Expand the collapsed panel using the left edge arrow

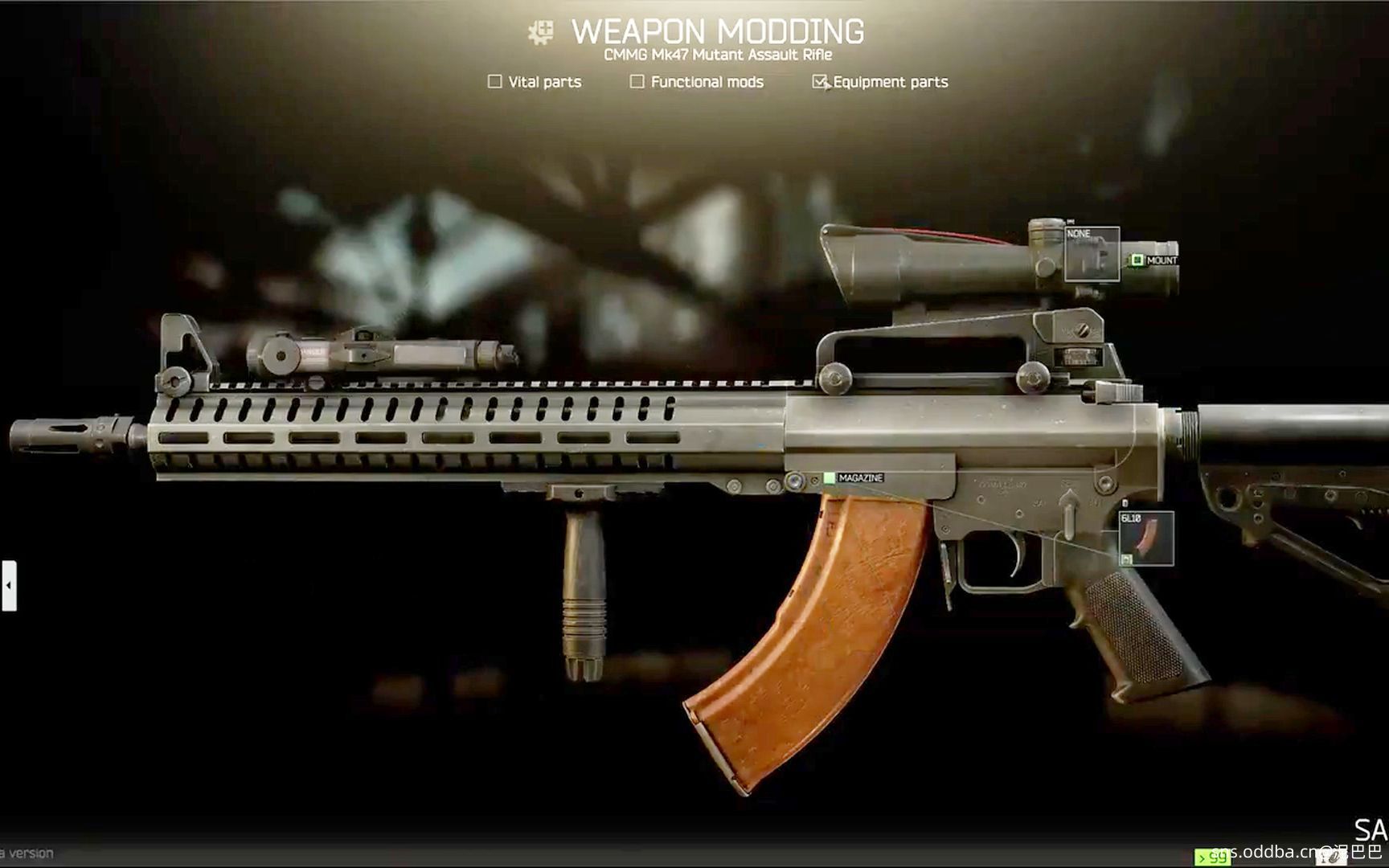coord(8,587)
